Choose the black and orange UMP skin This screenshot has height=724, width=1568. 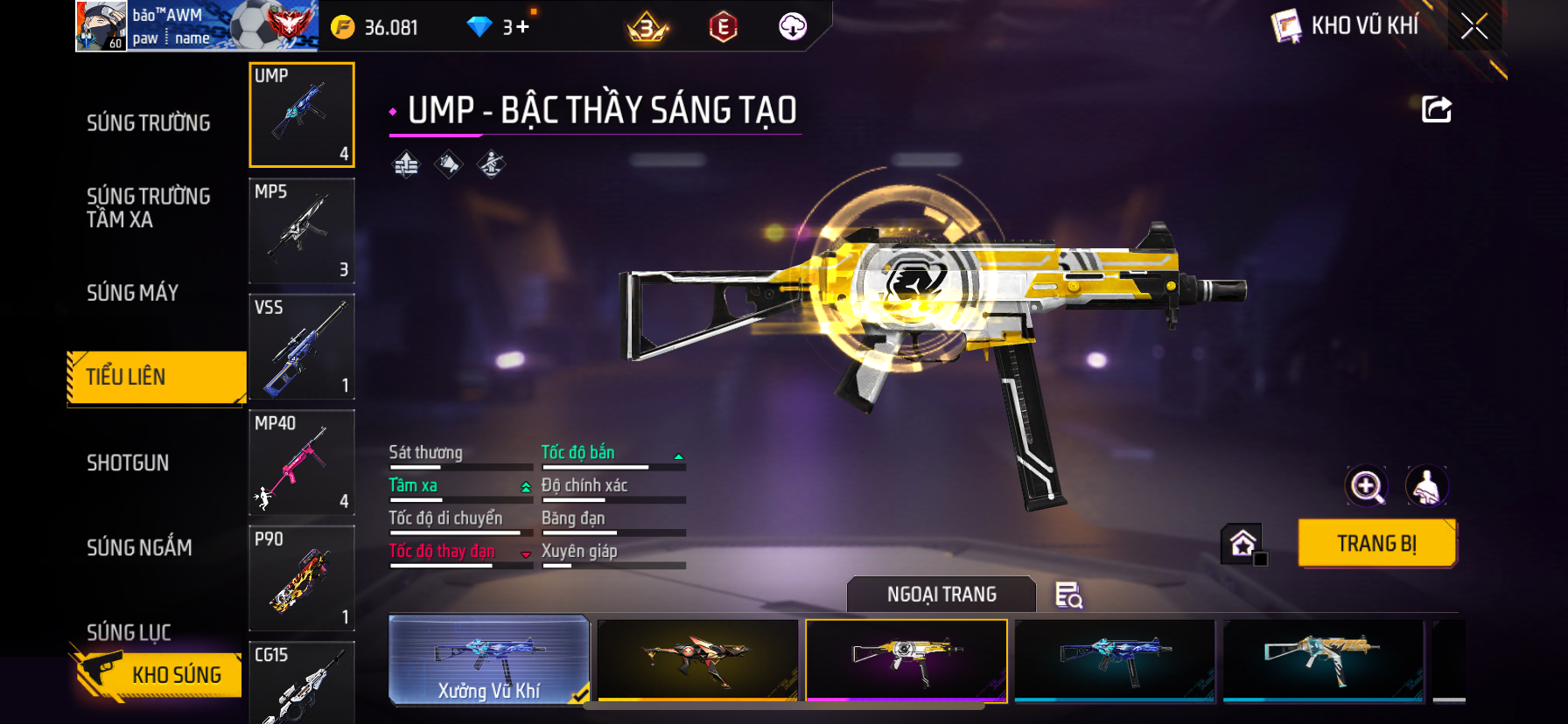click(x=697, y=660)
